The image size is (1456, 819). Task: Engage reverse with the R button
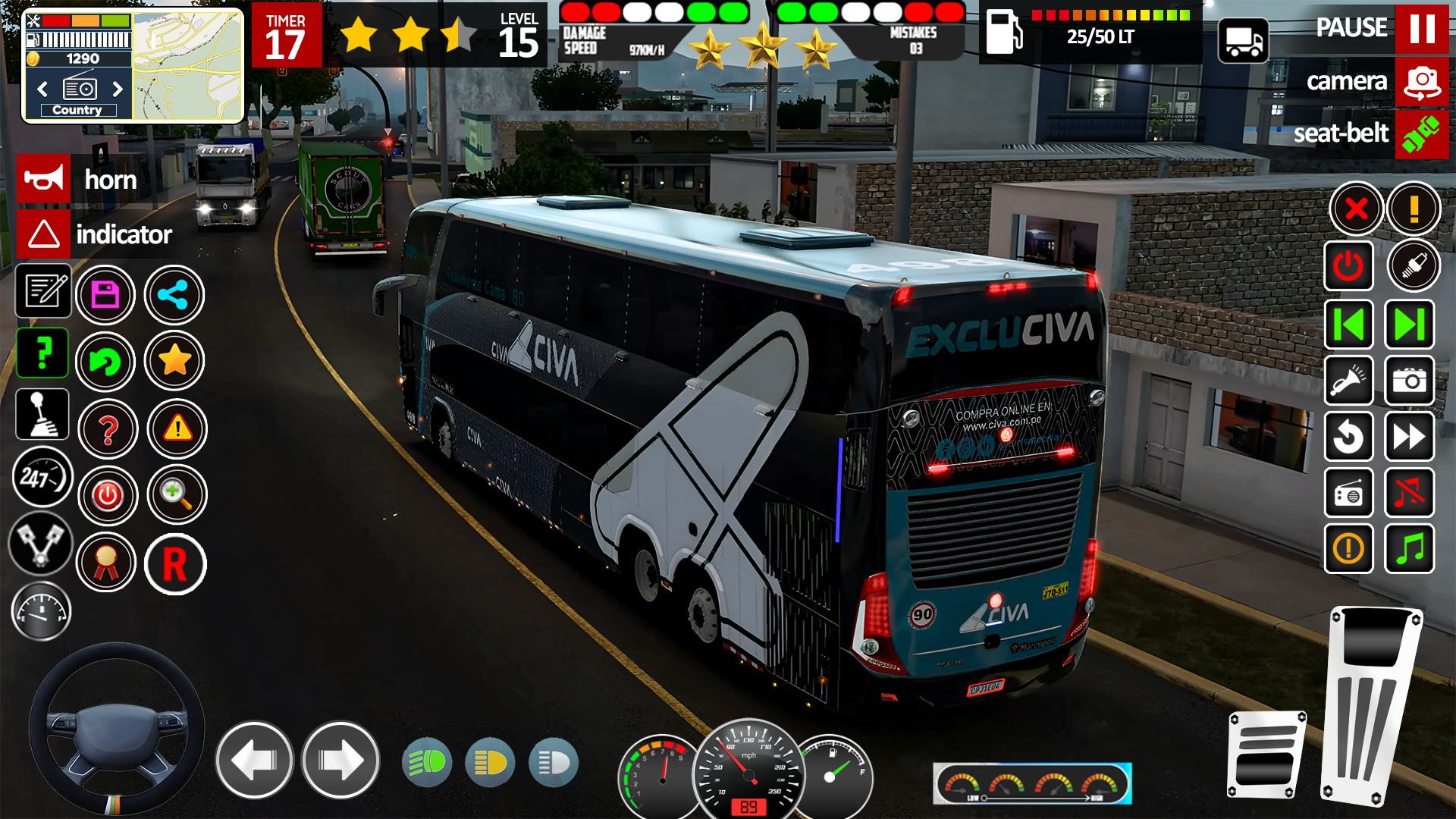[175, 564]
